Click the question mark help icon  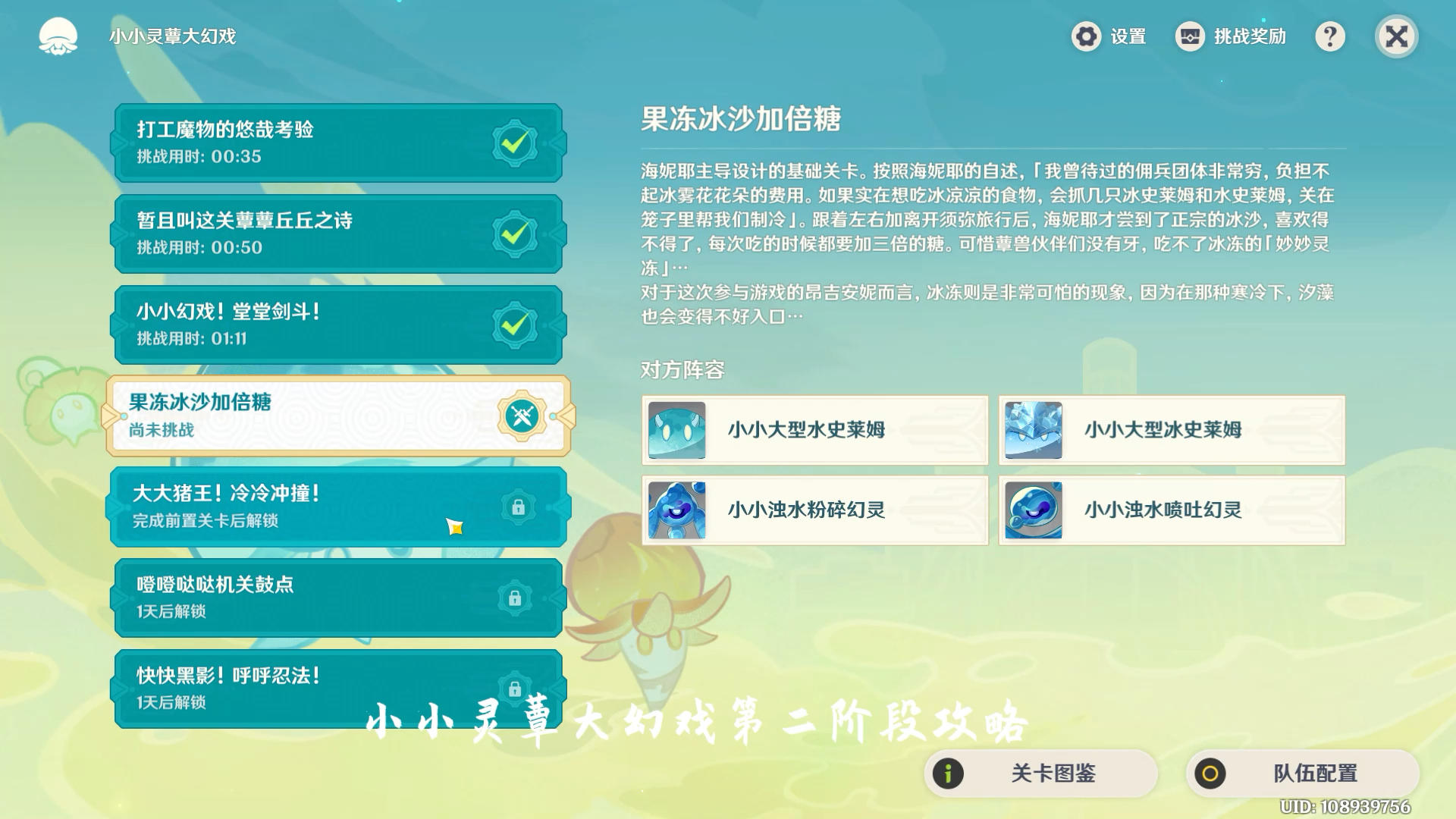pos(1331,36)
